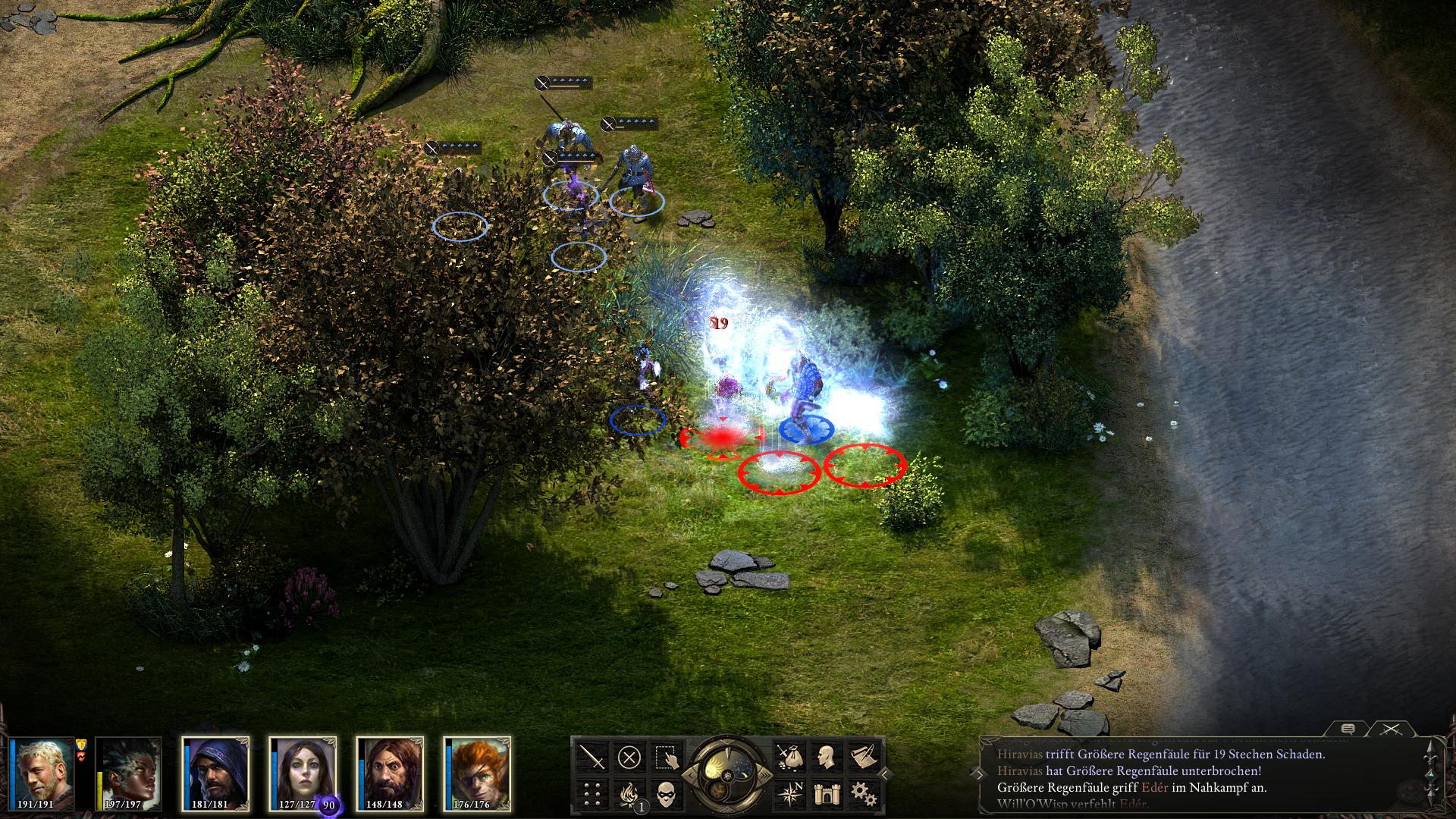The width and height of the screenshot is (1456, 819).
Task: Open the journal scroll and quill icon
Action: (x=863, y=757)
